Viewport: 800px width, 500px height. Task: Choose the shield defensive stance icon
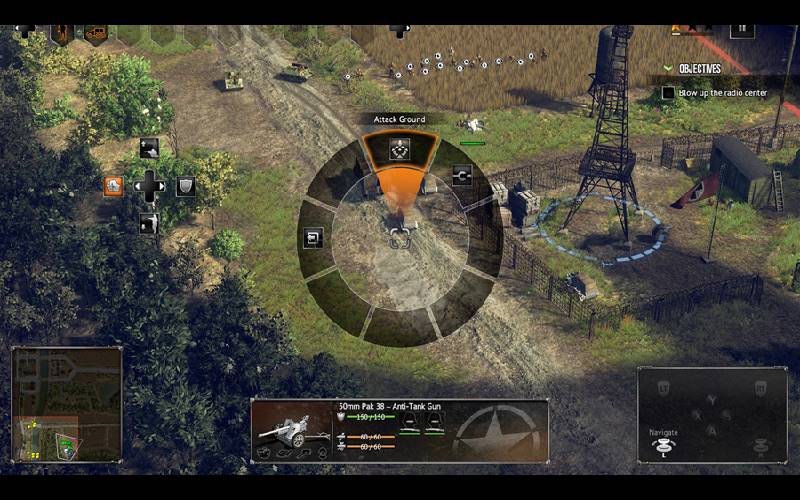(x=185, y=186)
